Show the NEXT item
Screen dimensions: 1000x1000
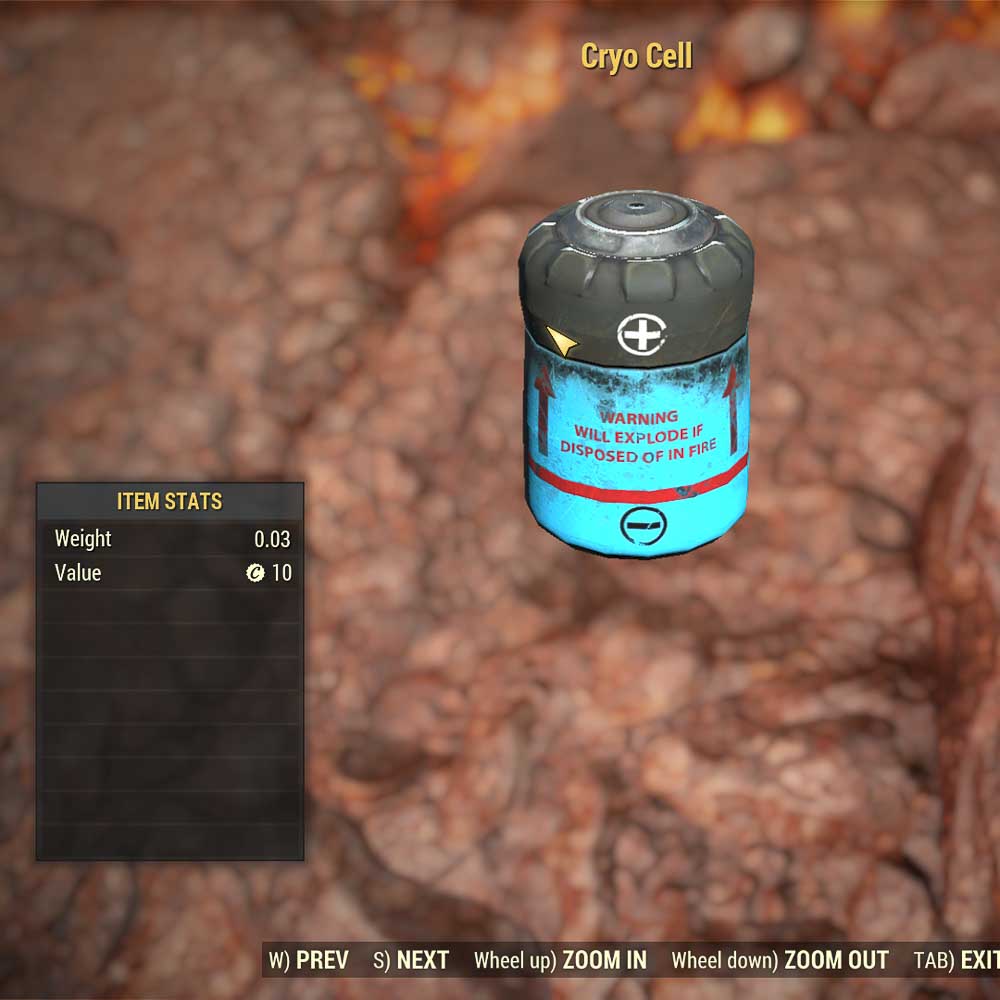(x=411, y=961)
